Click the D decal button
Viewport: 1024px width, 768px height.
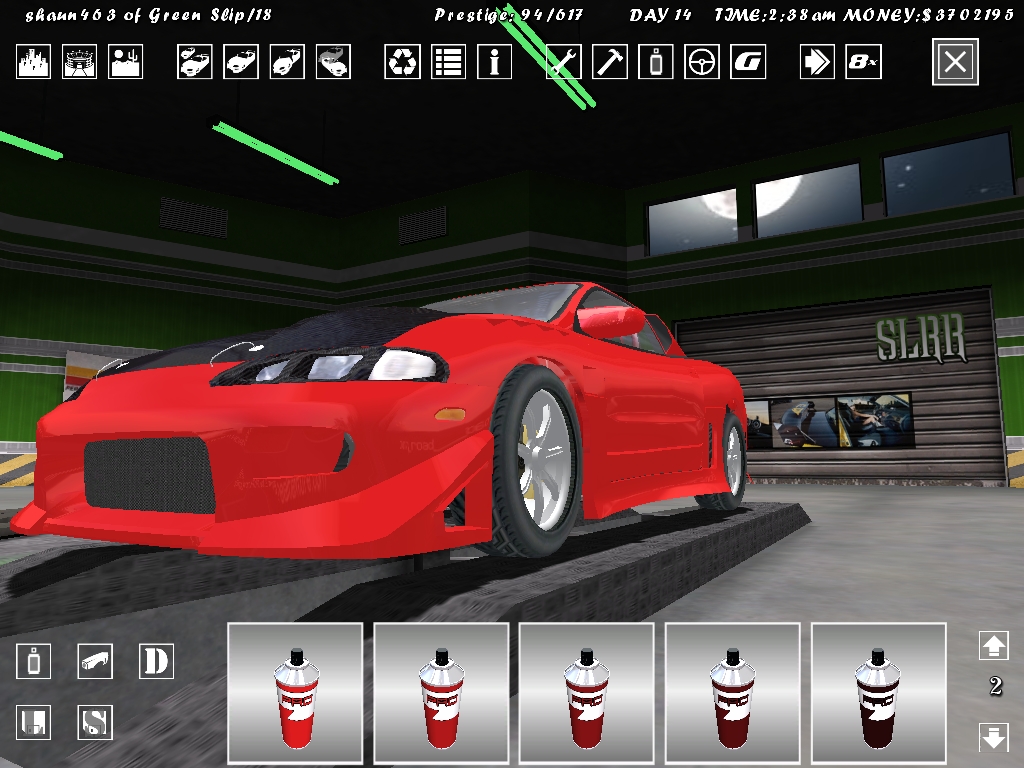156,661
